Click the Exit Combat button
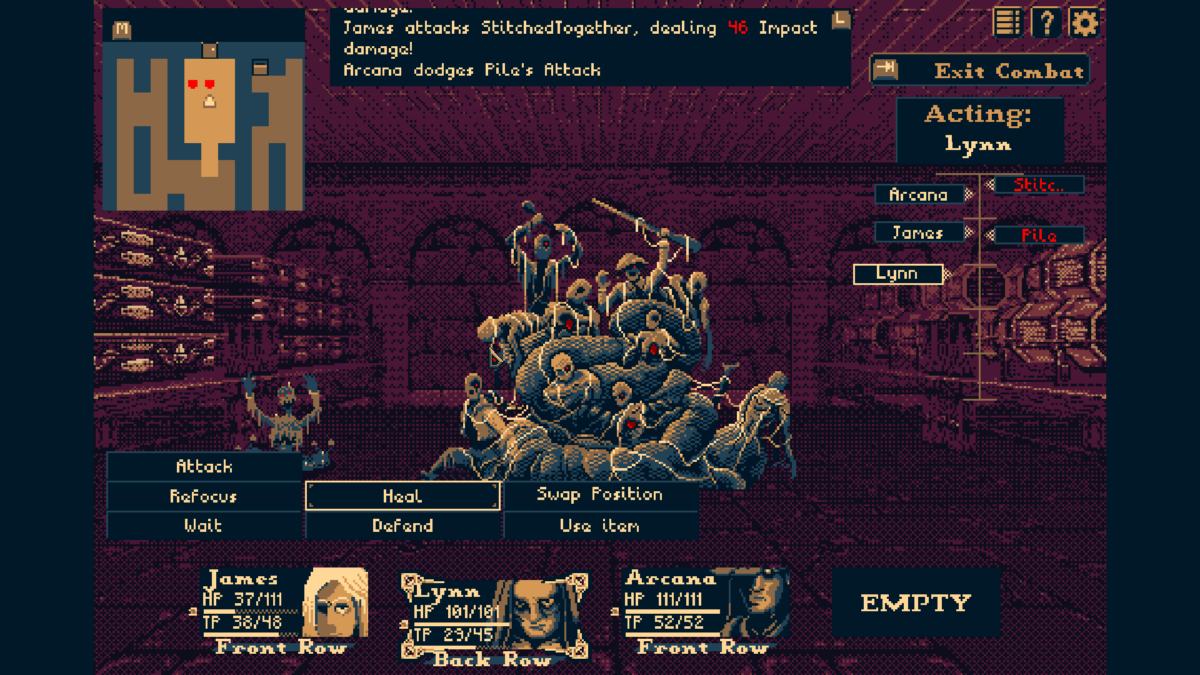This screenshot has width=1200, height=675. point(979,71)
